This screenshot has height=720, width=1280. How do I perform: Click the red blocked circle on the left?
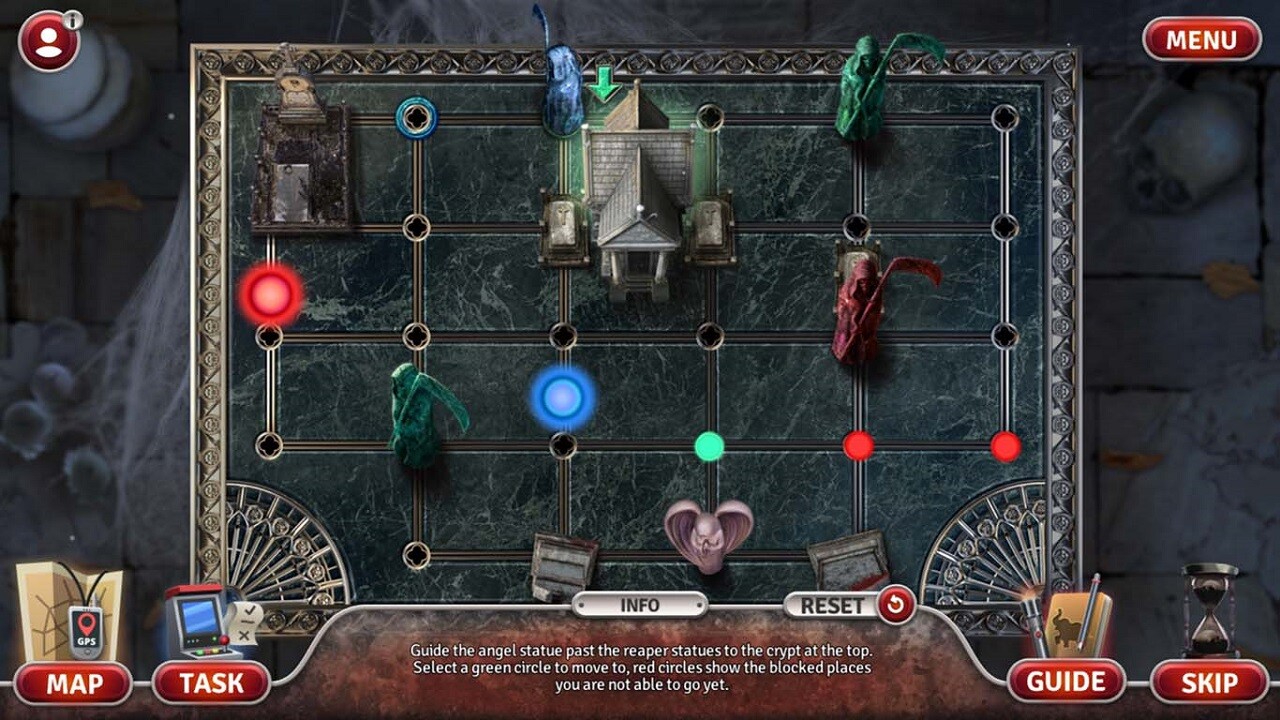click(270, 293)
